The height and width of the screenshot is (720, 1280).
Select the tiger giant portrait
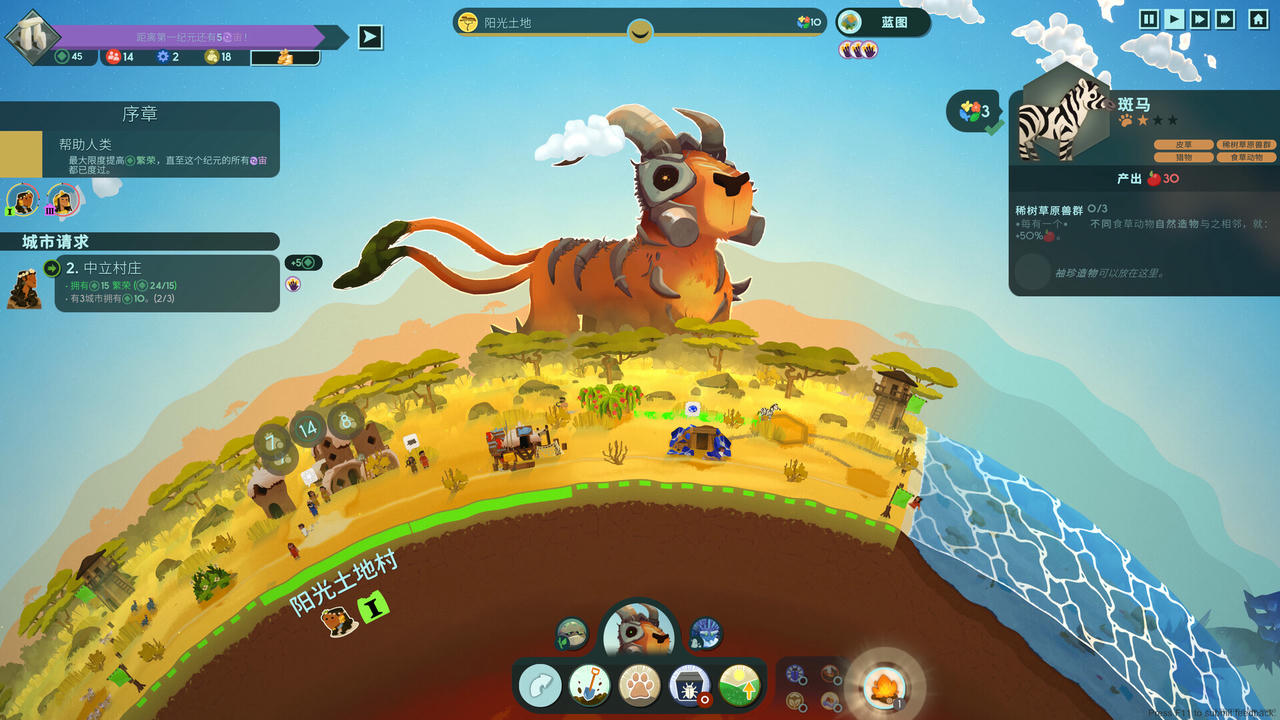[x=639, y=631]
